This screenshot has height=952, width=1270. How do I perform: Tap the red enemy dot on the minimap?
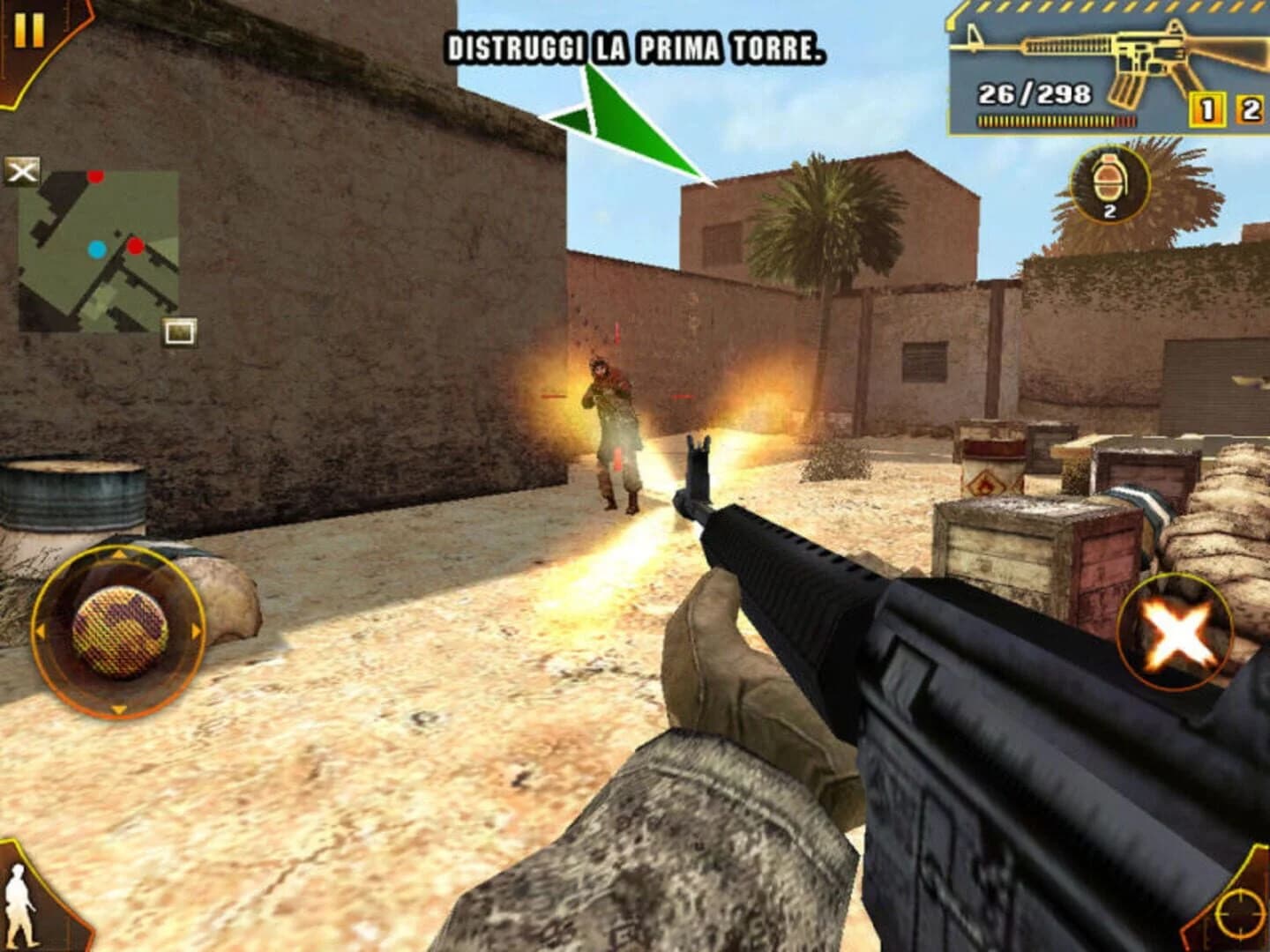pos(134,246)
